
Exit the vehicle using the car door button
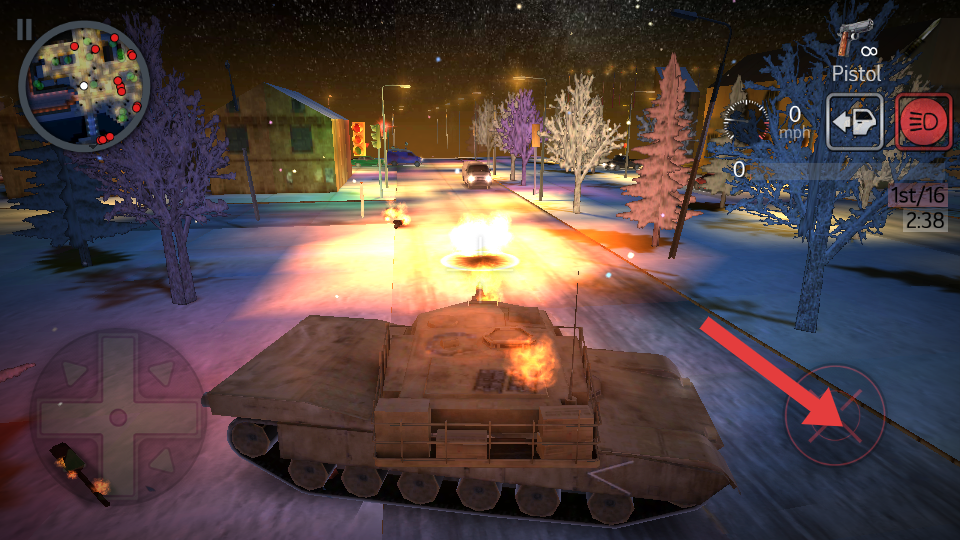[x=855, y=123]
